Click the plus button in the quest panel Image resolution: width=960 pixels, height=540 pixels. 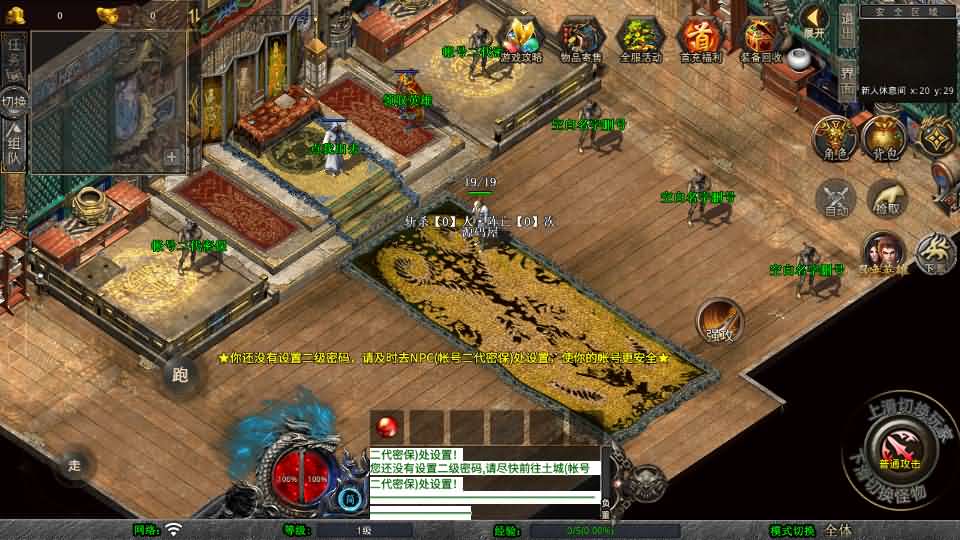click(x=172, y=157)
